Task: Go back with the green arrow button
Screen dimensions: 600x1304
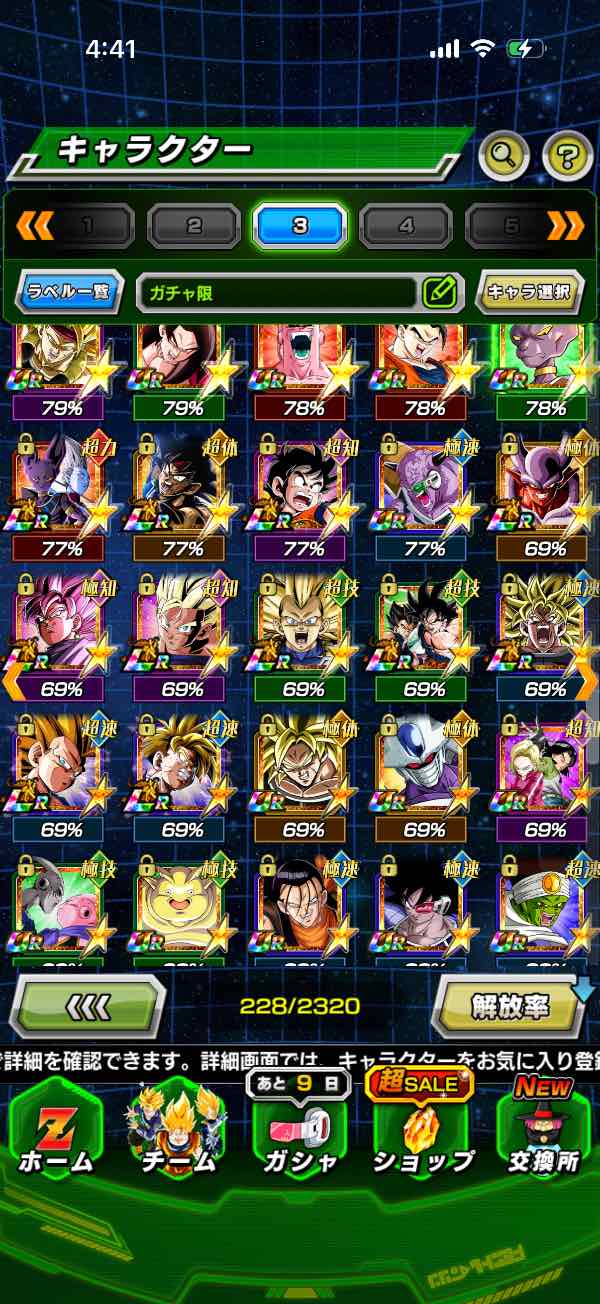Action: tap(87, 1007)
